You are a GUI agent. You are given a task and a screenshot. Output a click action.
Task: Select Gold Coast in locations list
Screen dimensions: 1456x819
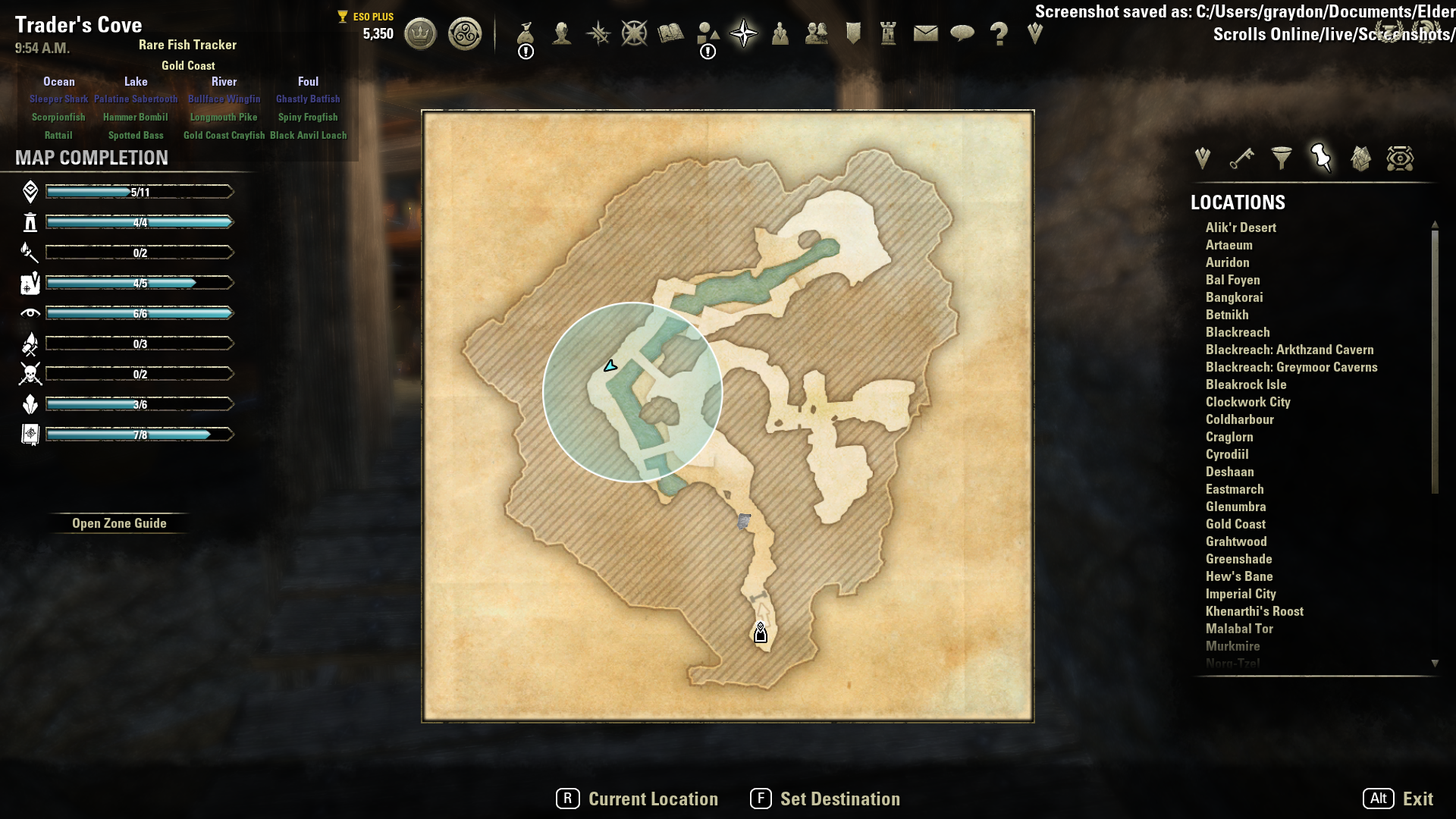click(x=1235, y=524)
